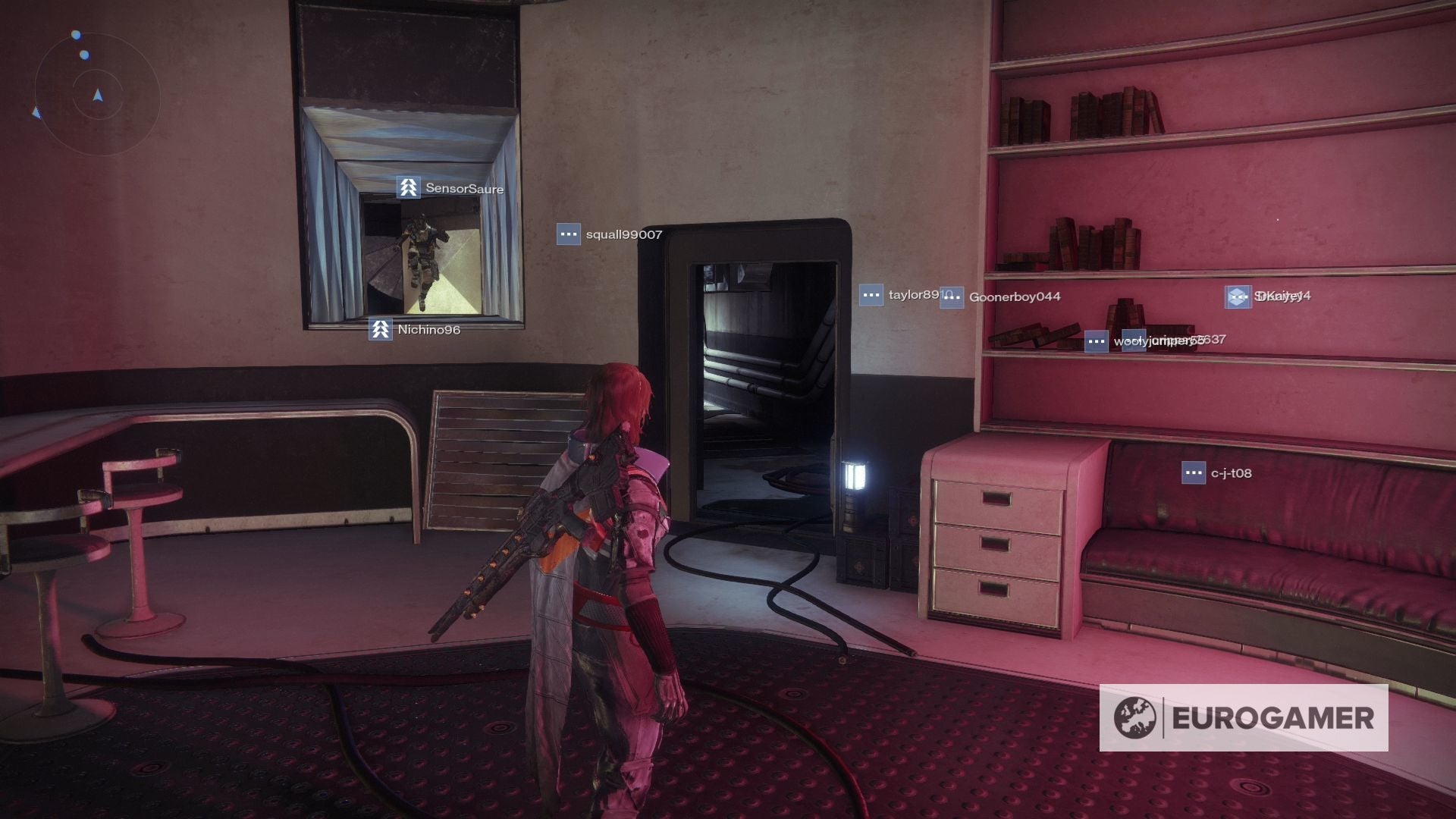This screenshot has width=1456, height=819.
Task: Open the Eurogamer watermark logo
Action: click(x=1244, y=717)
